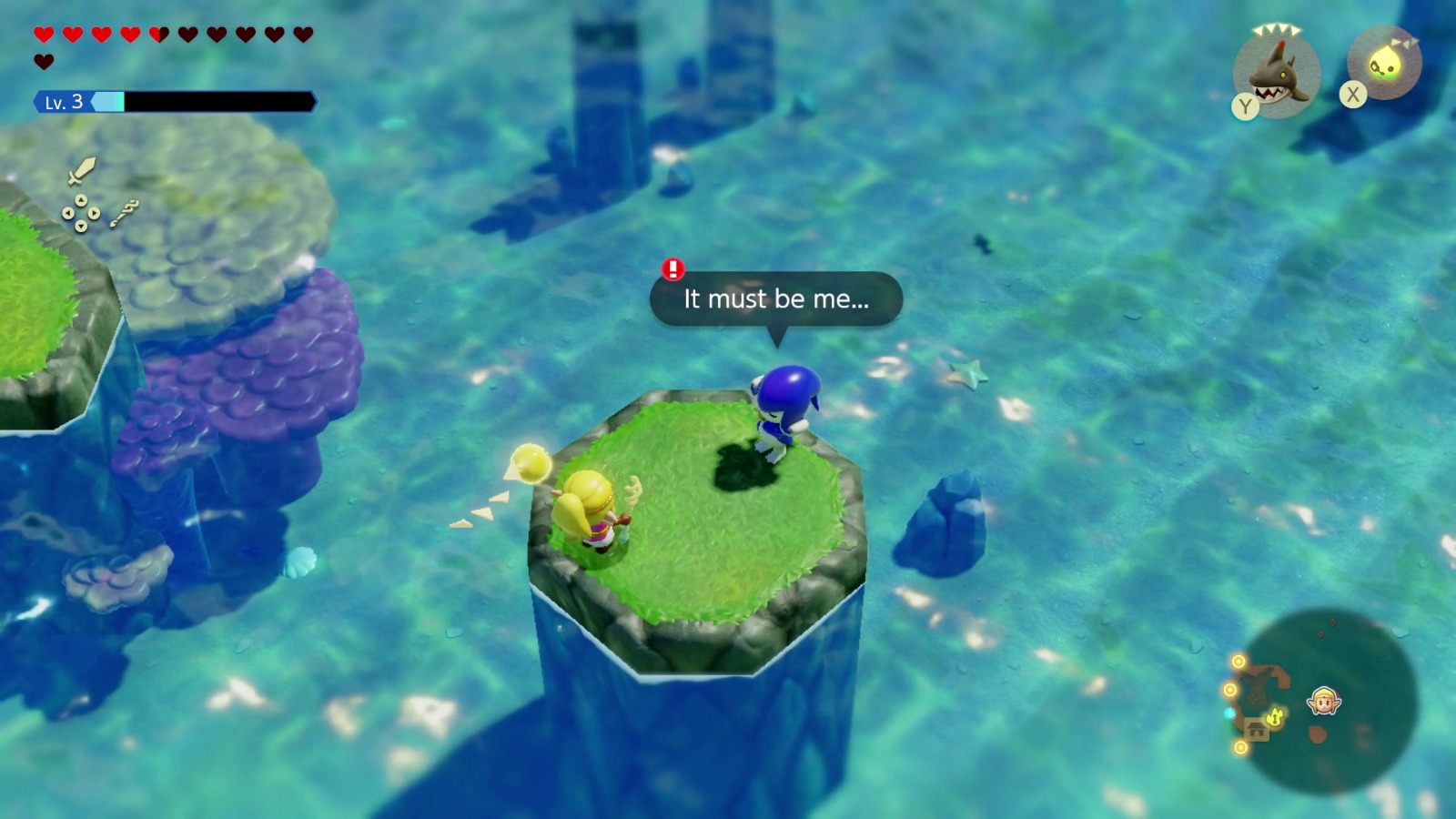Screen dimensions: 1456x819
Task: Click the house icon on the minimap
Action: (1257, 730)
